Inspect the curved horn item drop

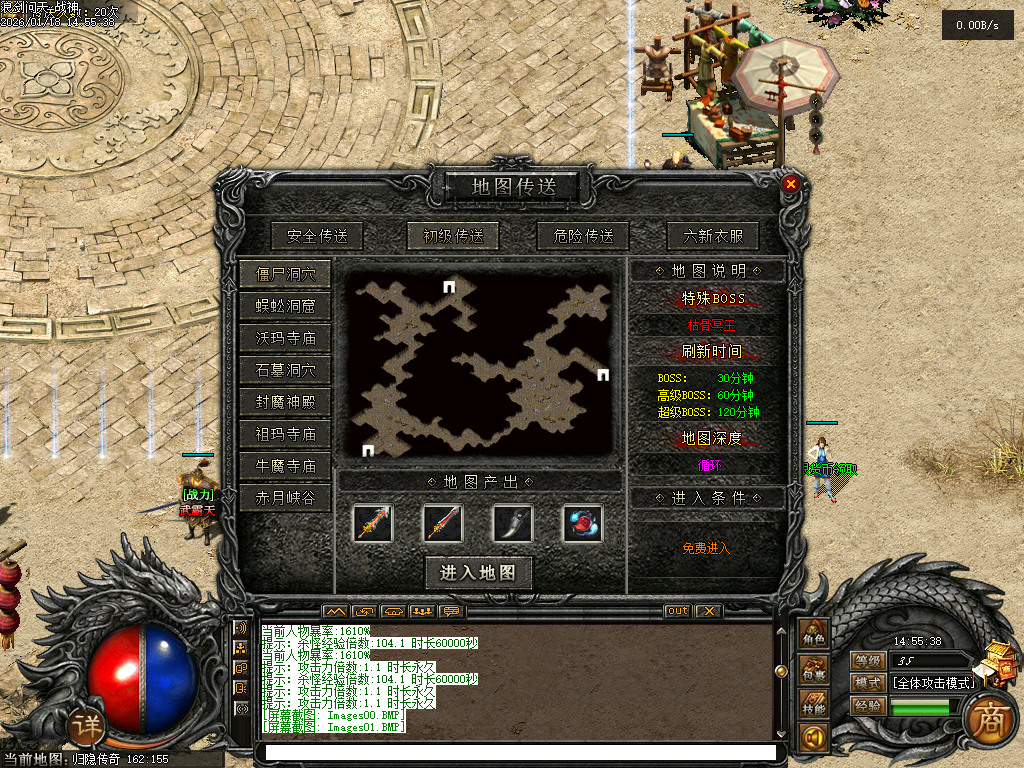point(513,523)
